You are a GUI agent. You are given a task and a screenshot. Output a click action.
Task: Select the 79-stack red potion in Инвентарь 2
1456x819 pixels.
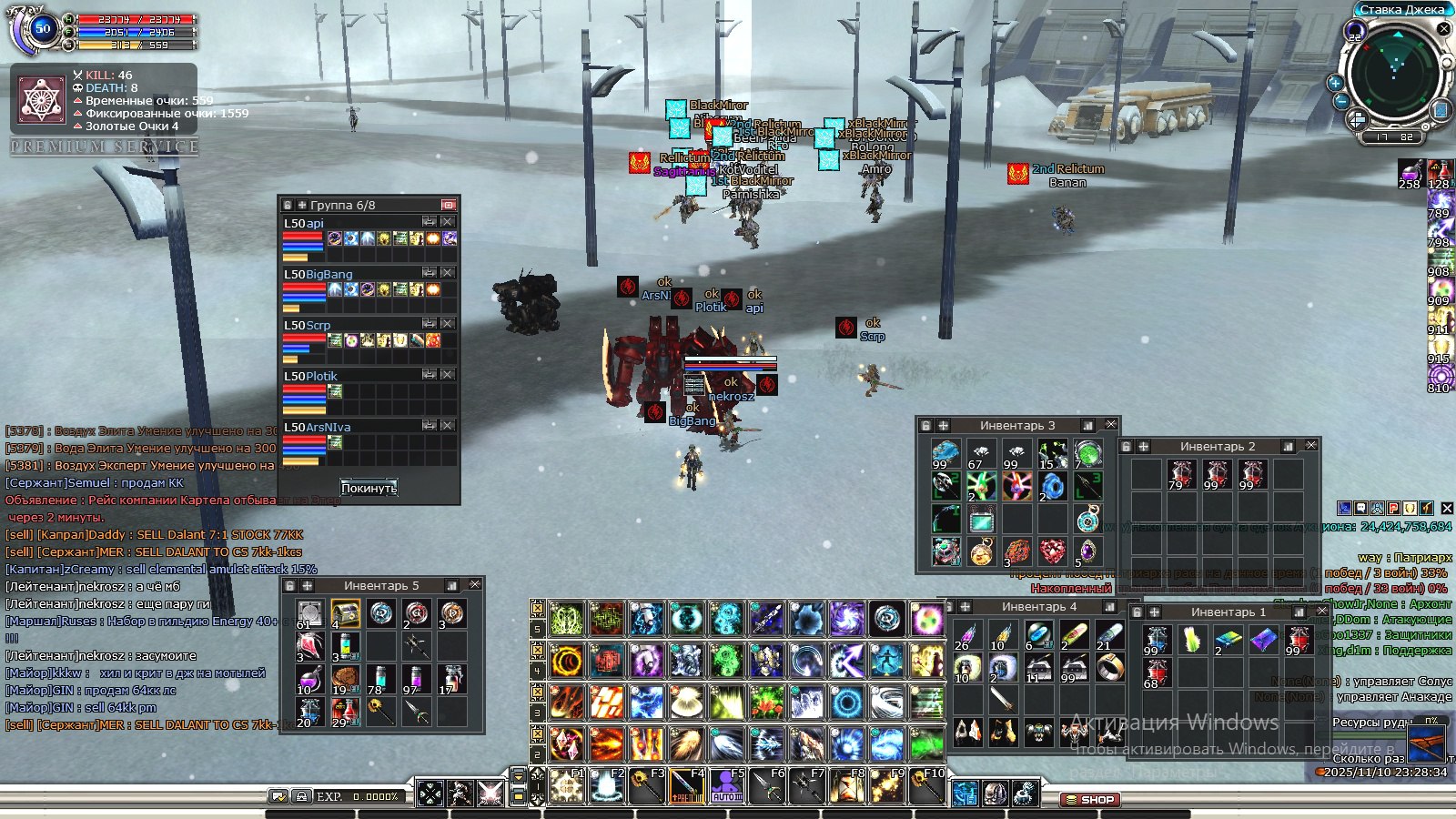point(1180,474)
